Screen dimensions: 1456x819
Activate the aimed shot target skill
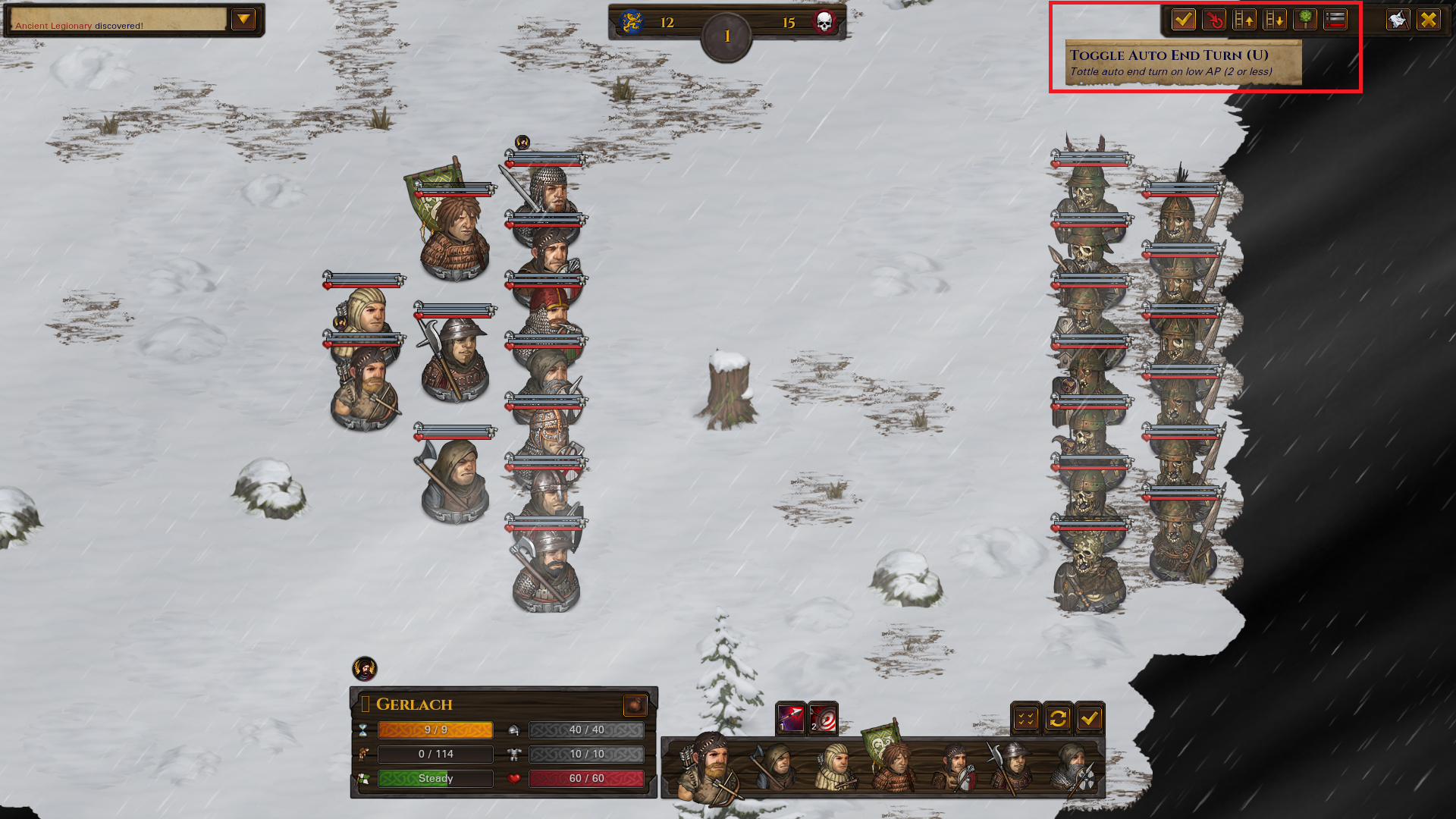(823, 717)
